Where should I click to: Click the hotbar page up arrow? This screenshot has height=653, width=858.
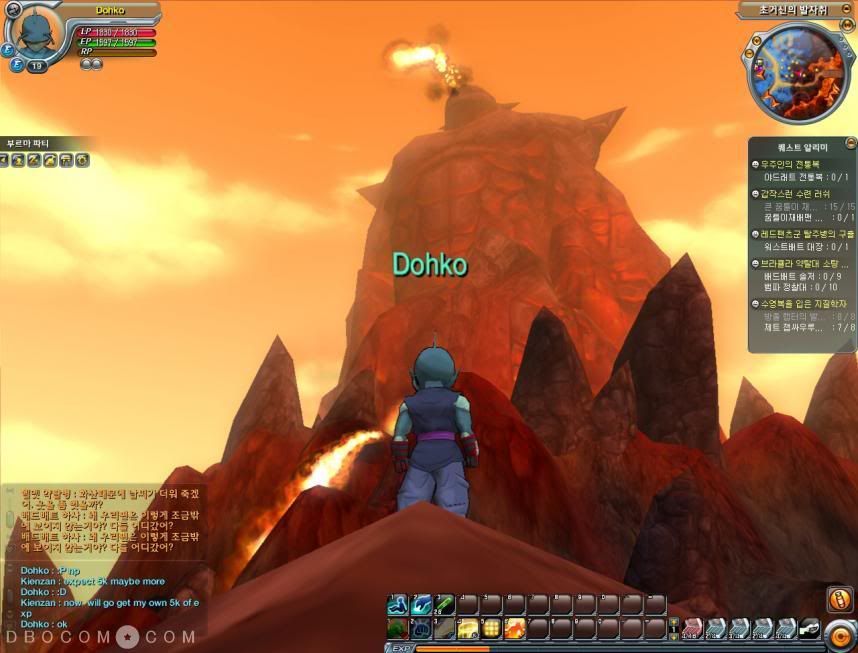674,621
